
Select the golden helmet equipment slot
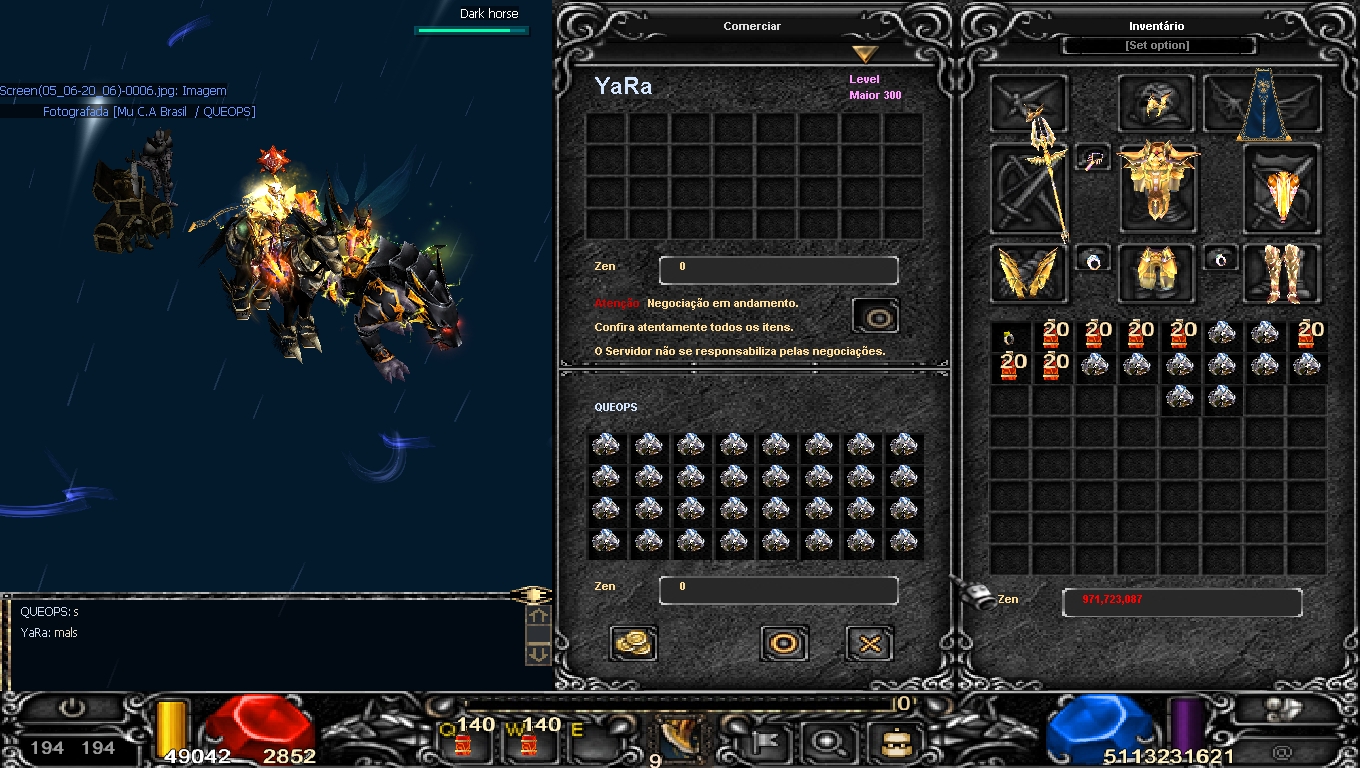(1156, 103)
